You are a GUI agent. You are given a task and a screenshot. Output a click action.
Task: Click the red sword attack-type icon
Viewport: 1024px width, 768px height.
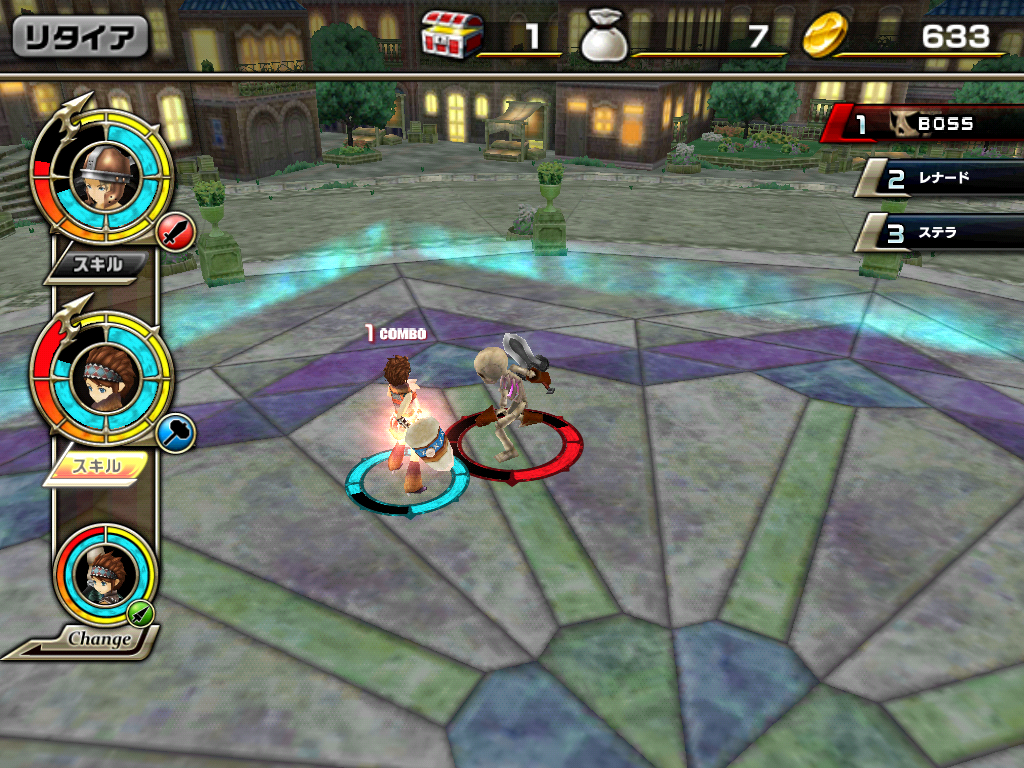(x=177, y=236)
